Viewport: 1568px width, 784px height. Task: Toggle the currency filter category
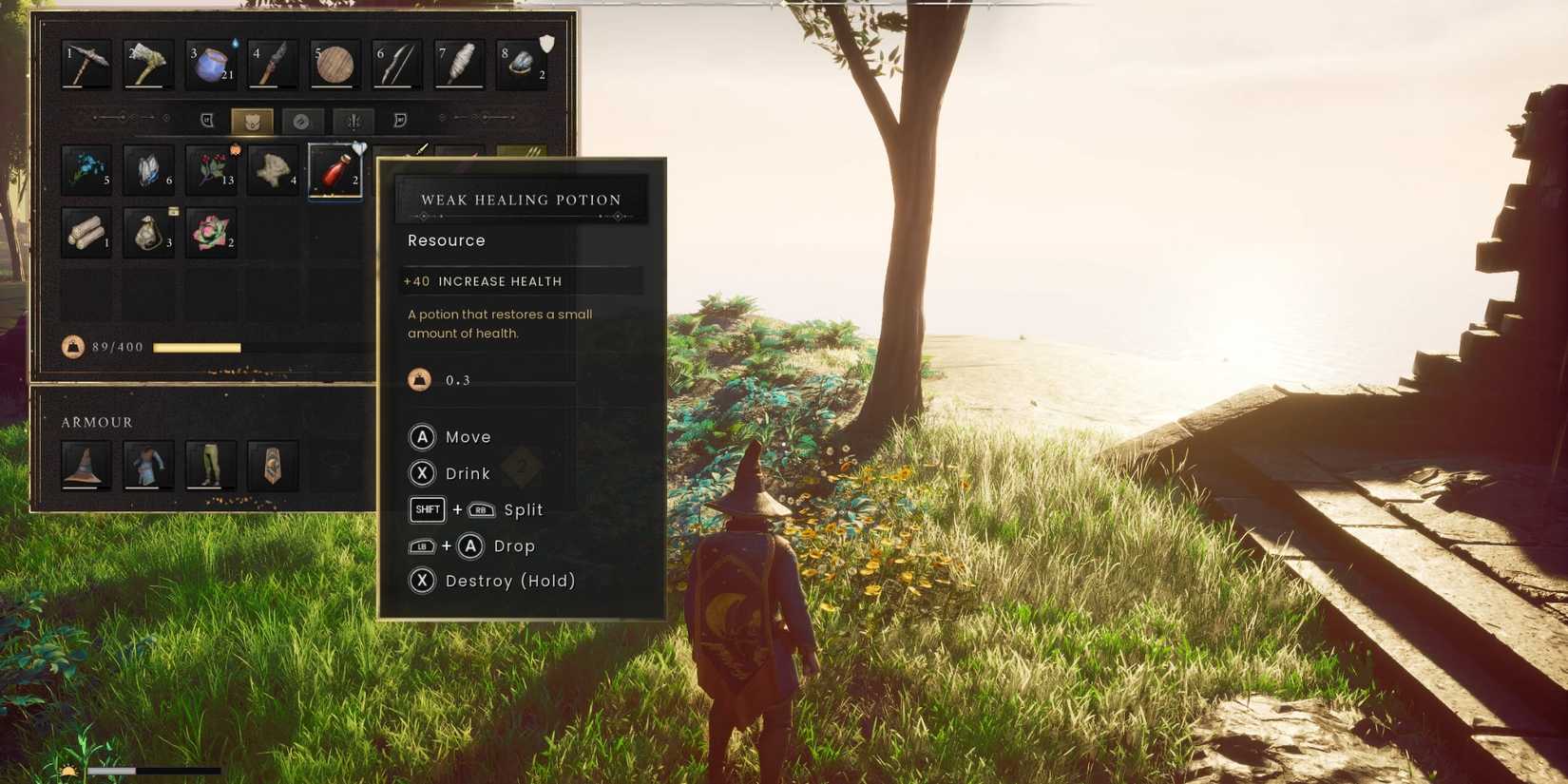(304, 120)
